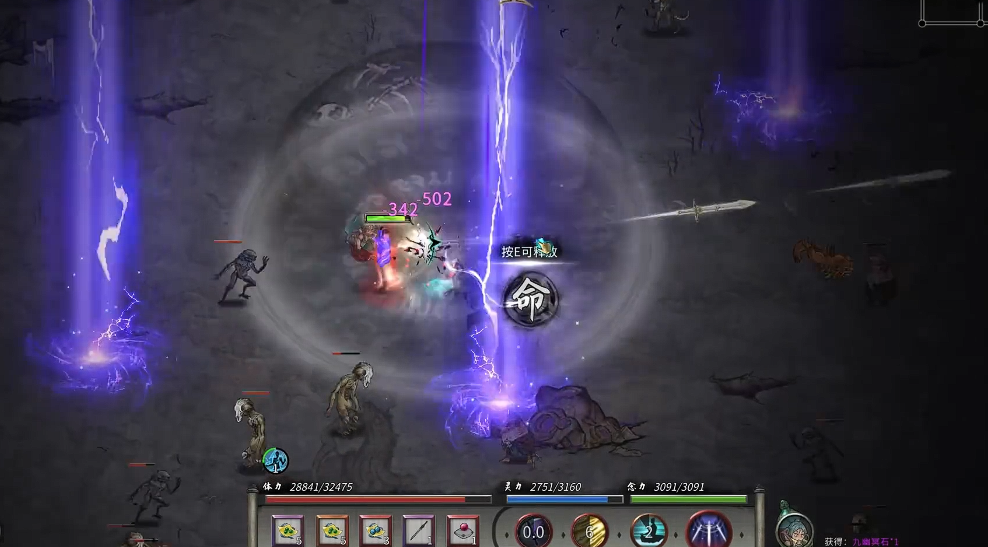The height and width of the screenshot is (547, 988).
Task: Use the spear item in the hotbar
Action: coord(418,530)
